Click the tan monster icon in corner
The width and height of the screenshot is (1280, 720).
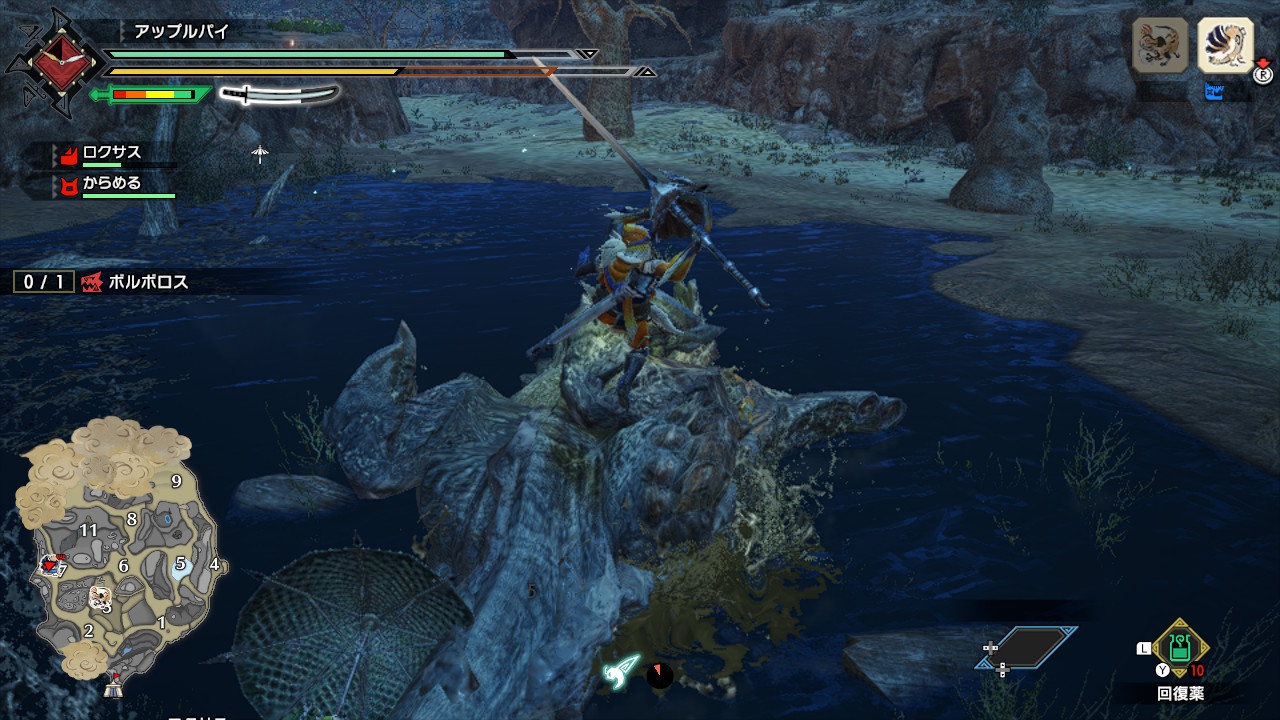click(x=1160, y=44)
